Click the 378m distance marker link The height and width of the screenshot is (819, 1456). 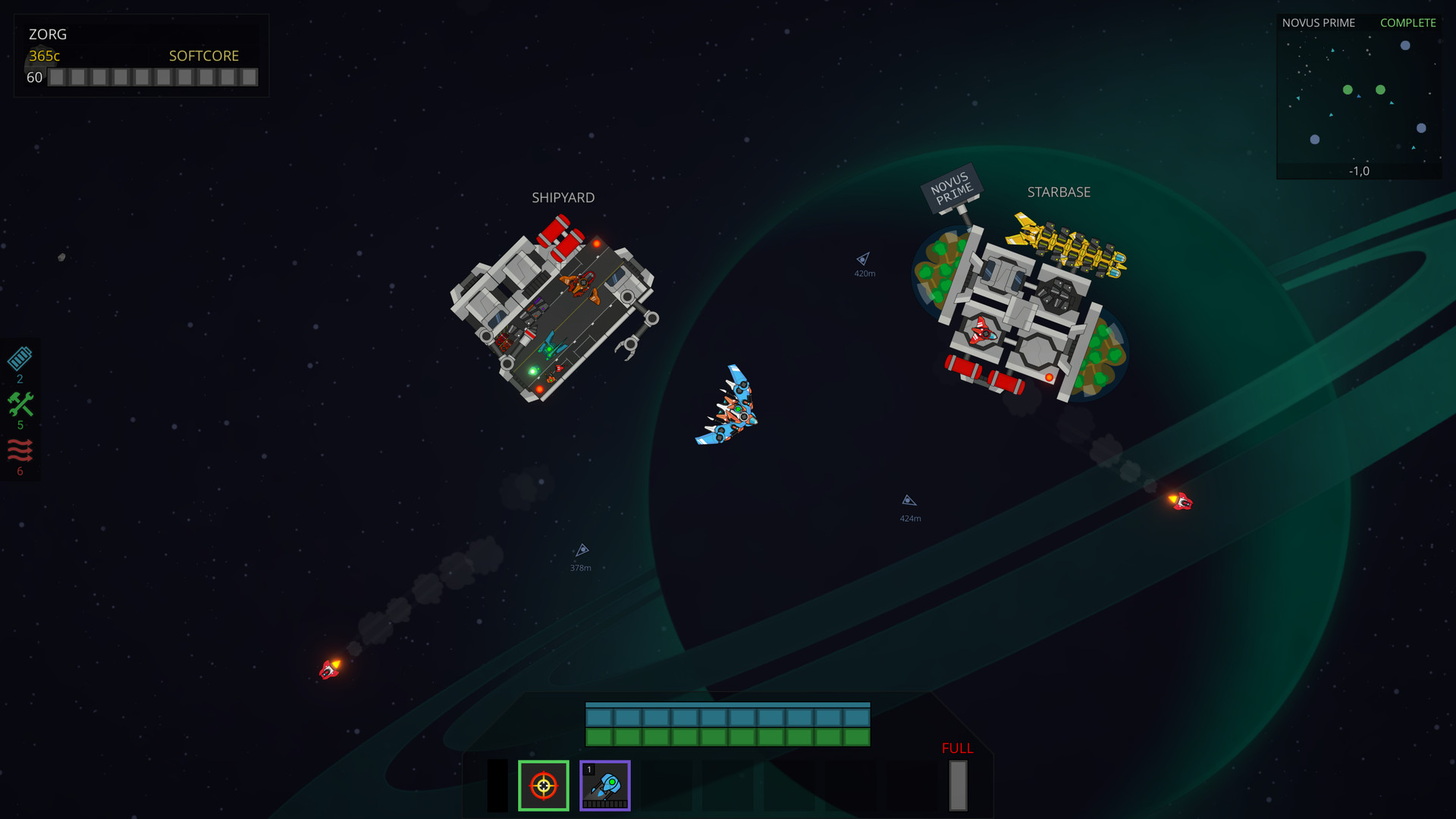click(580, 556)
